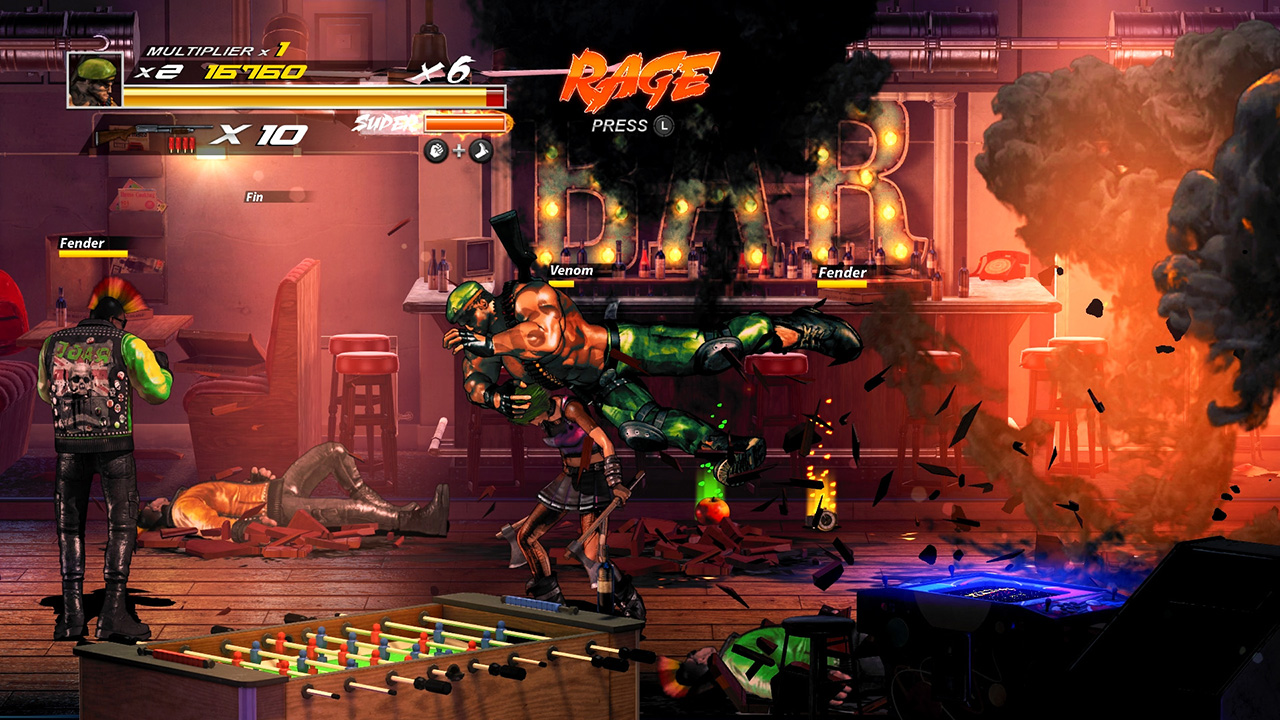The image size is (1280, 720).
Task: Click the orange SUPER gauge bar
Action: click(x=464, y=123)
